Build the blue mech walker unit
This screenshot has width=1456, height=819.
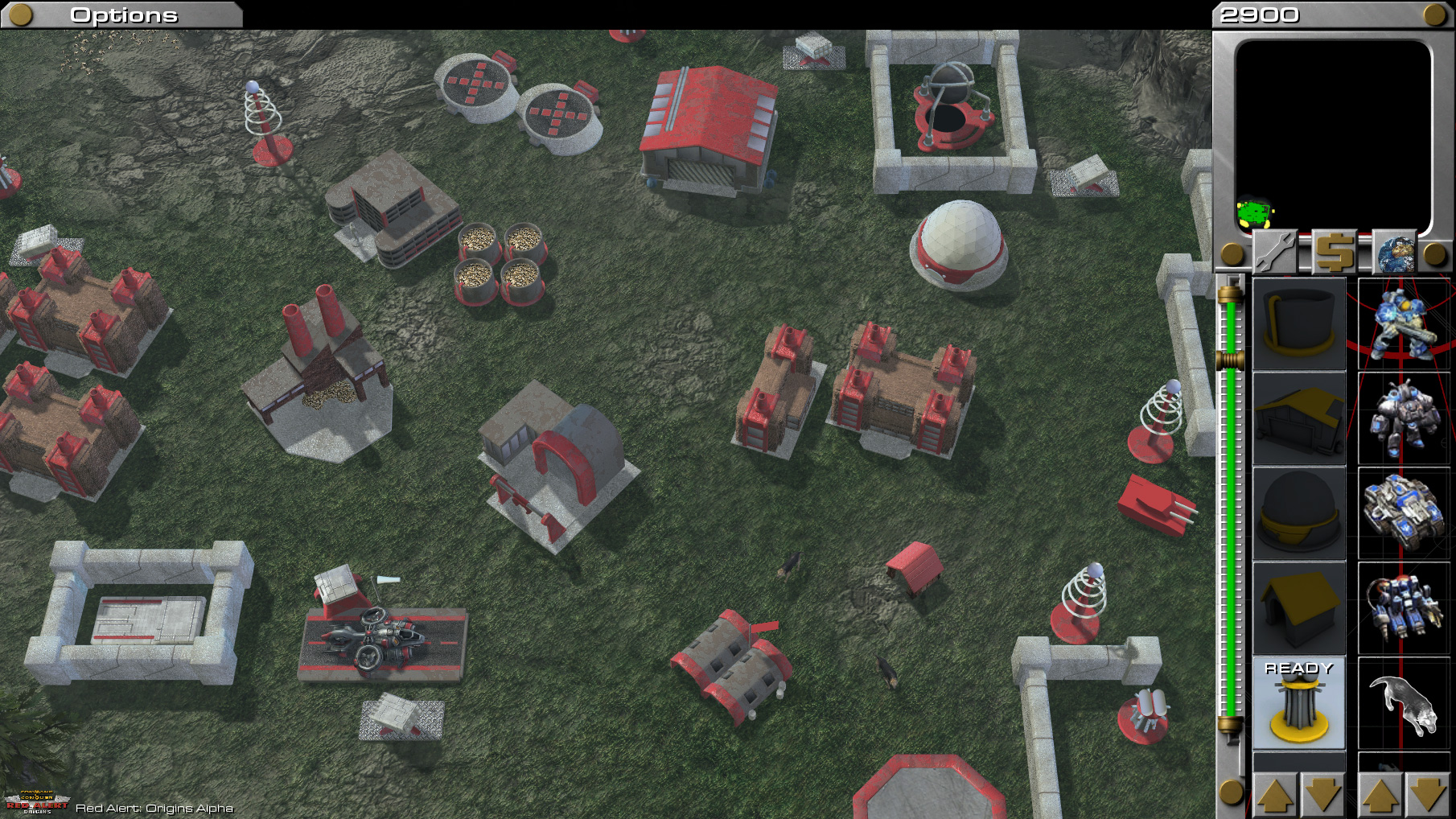click(x=1404, y=607)
